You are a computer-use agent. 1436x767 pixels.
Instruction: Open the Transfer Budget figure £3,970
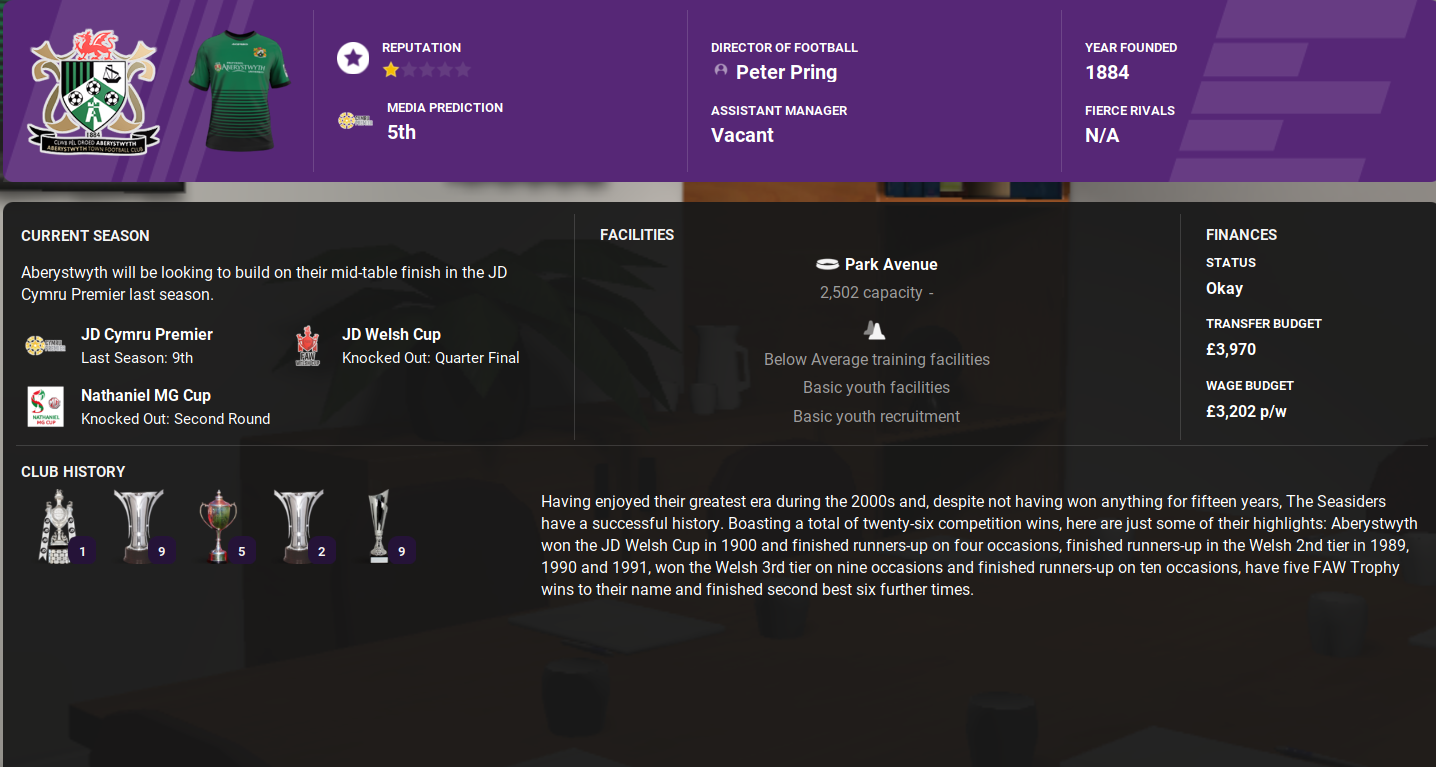pyautogui.click(x=1233, y=349)
